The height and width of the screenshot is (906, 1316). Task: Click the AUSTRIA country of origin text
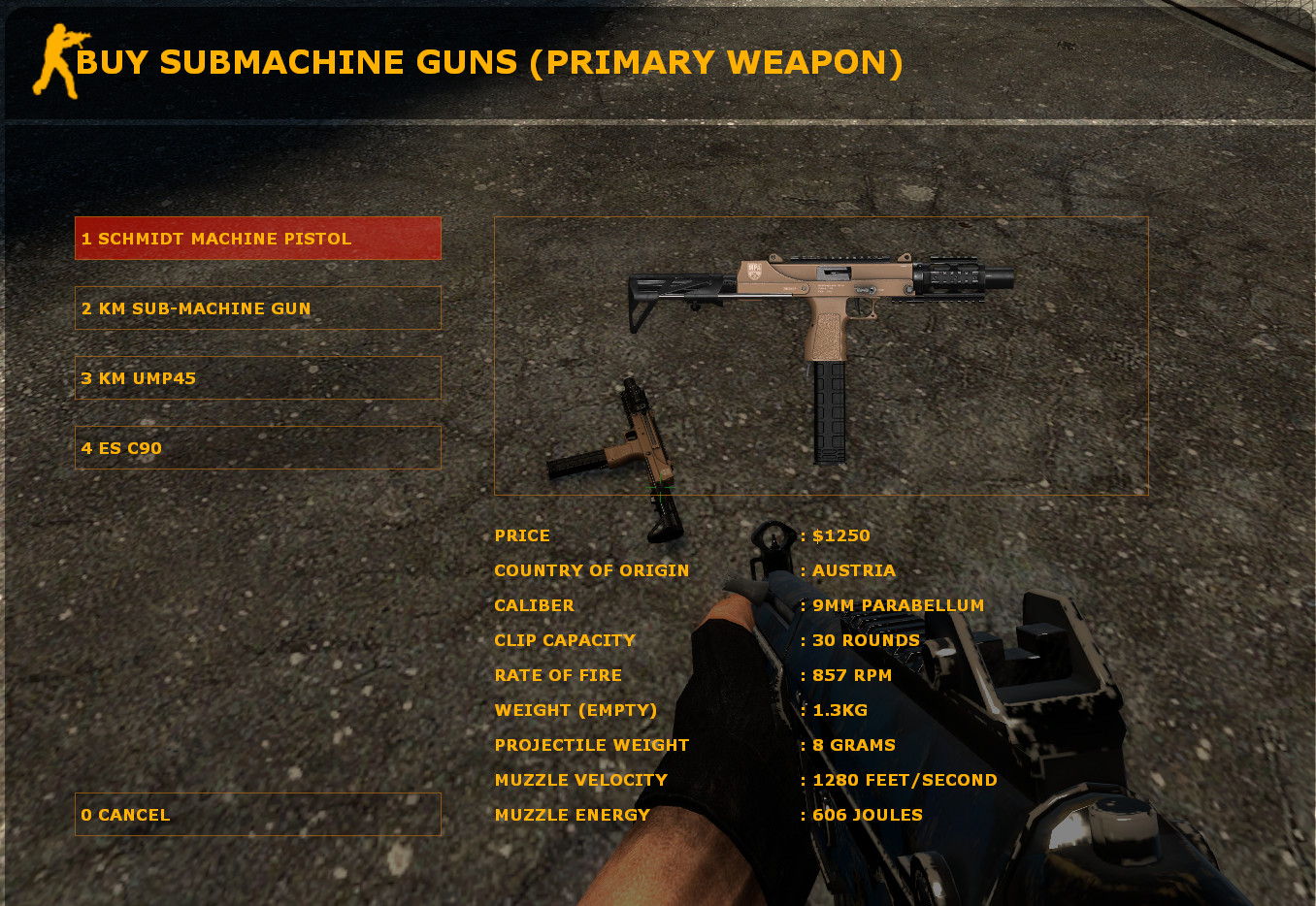[x=852, y=570]
